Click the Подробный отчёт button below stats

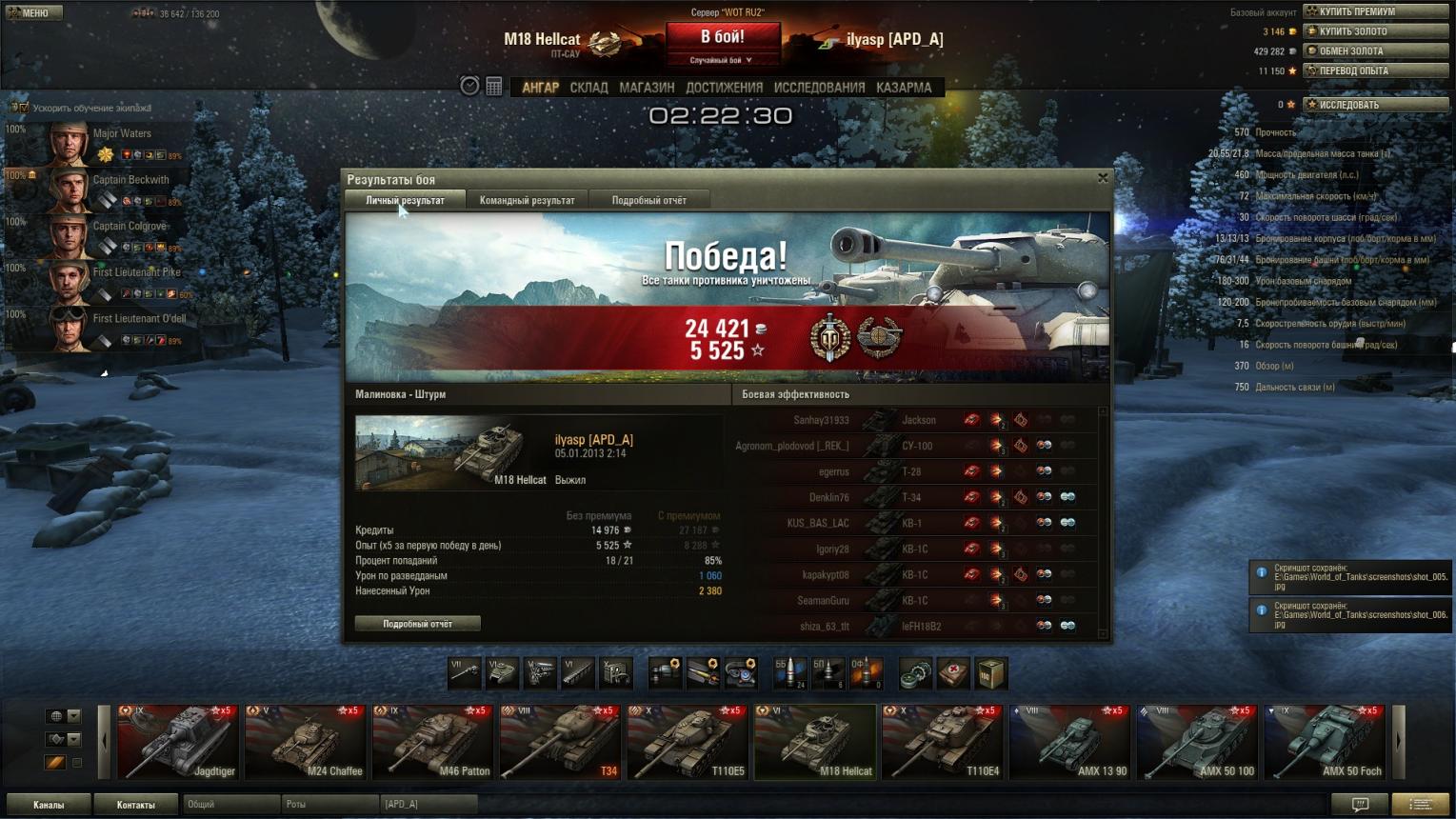[417, 624]
